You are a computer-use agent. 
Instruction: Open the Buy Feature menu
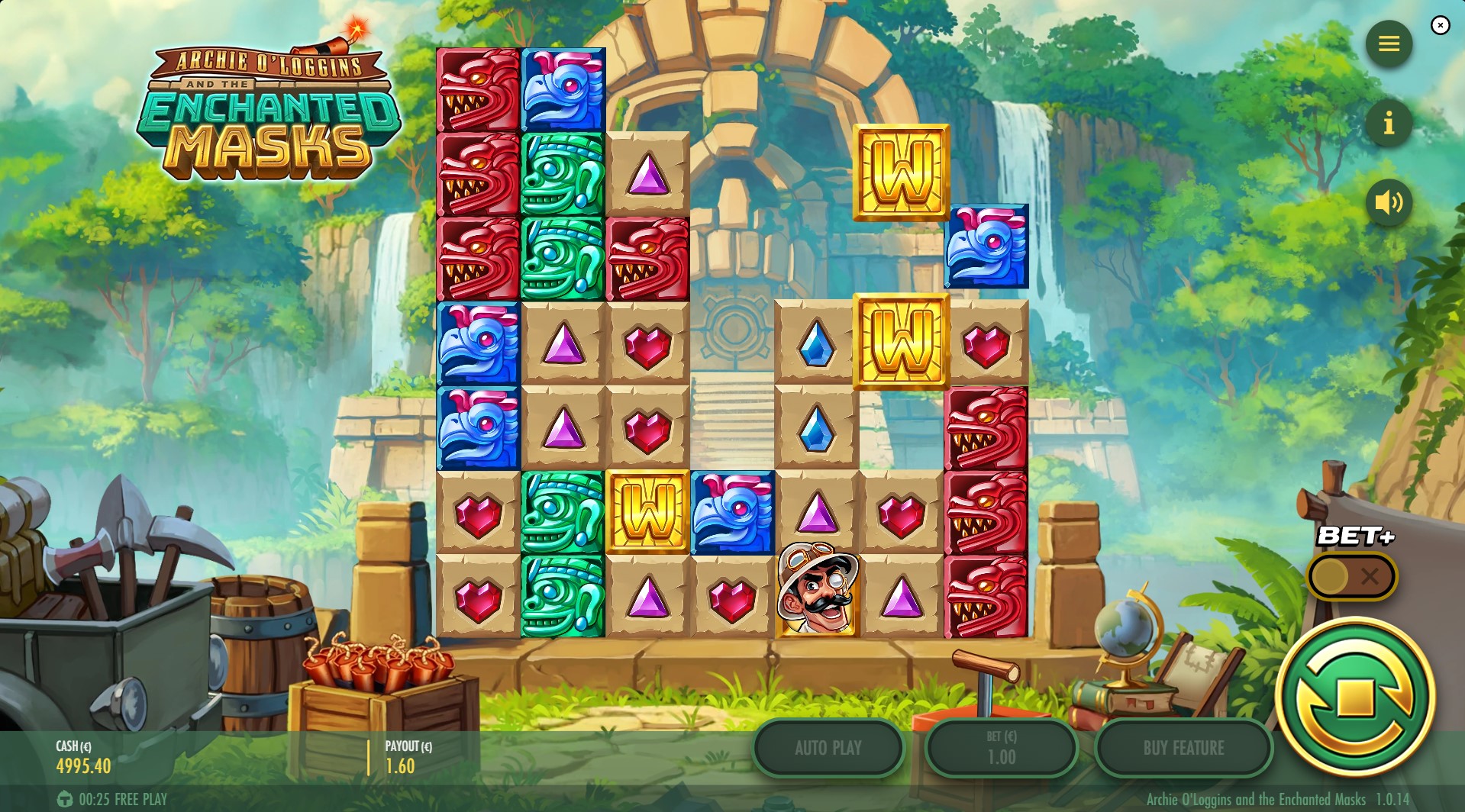tap(1183, 748)
